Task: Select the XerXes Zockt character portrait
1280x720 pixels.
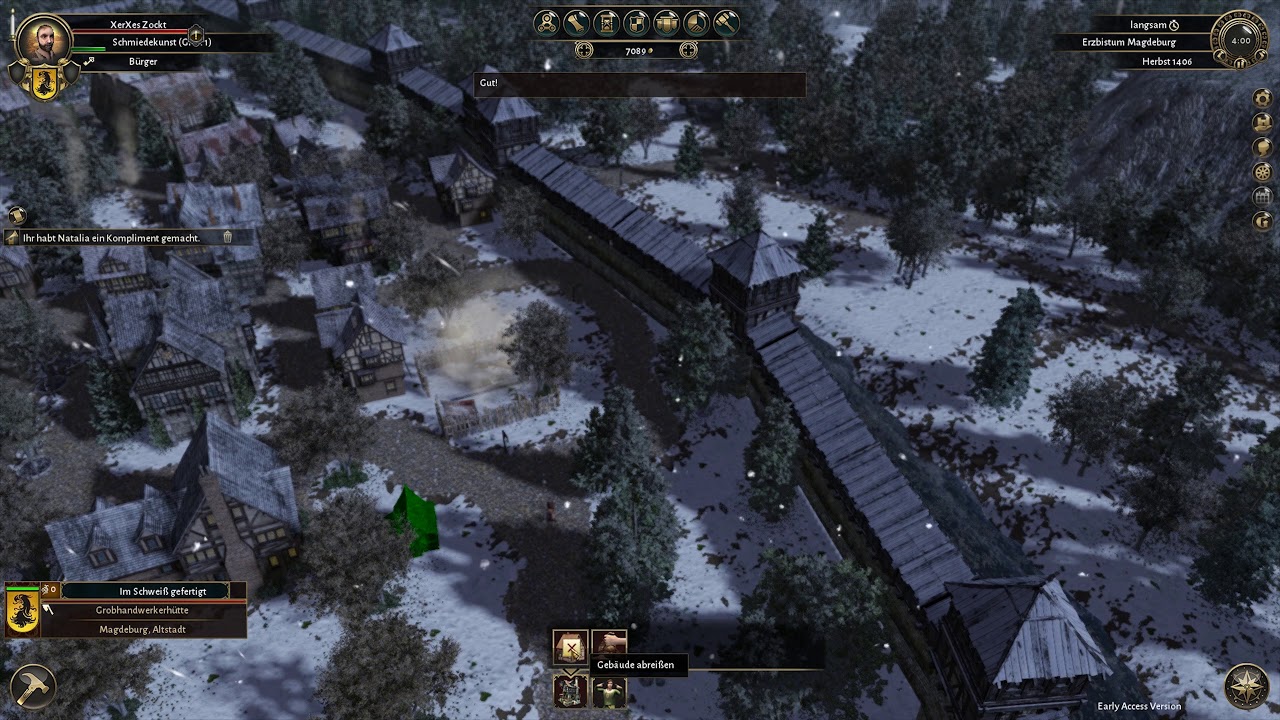Action: coord(44,40)
